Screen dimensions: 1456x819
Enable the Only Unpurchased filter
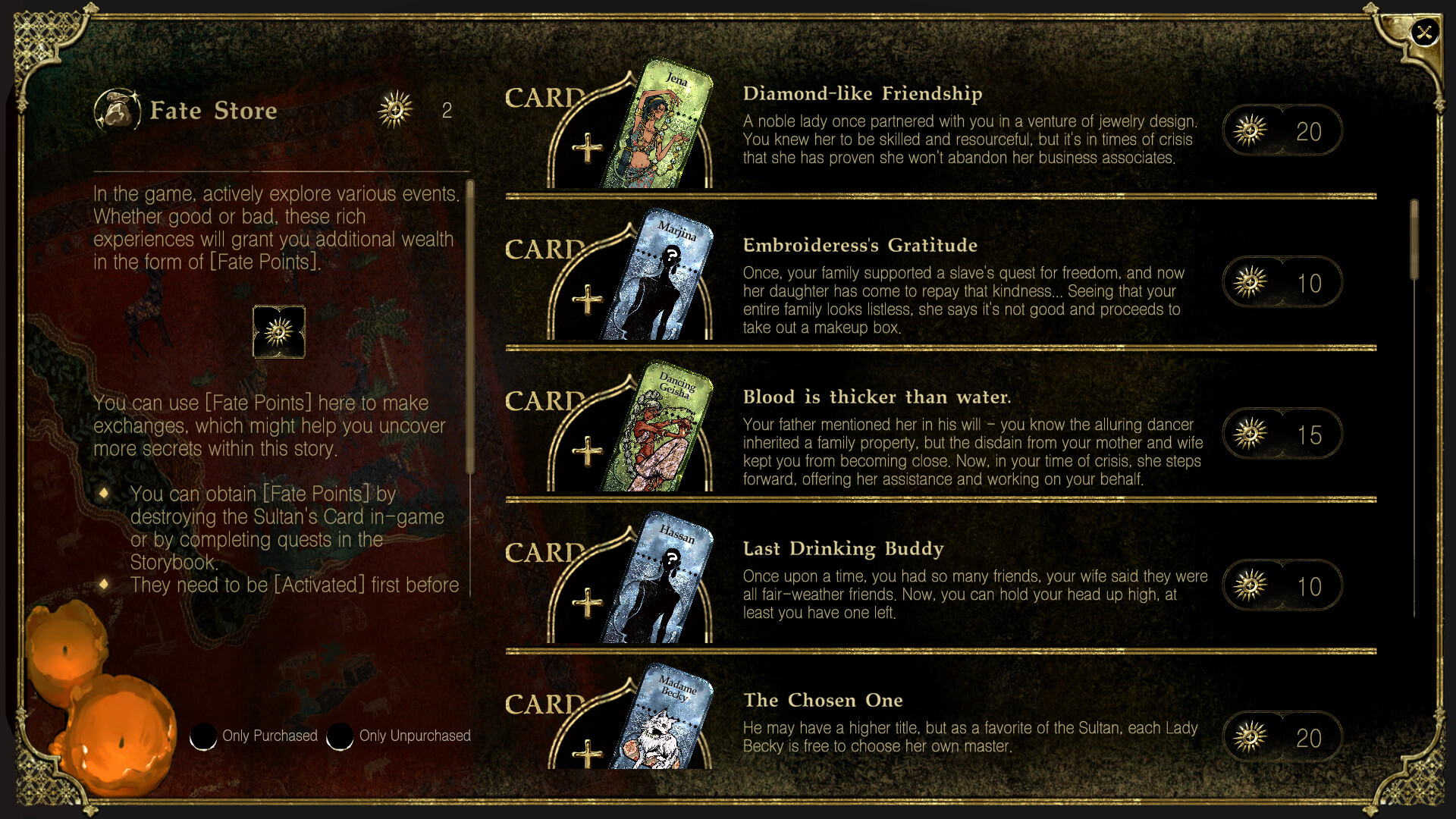click(340, 736)
